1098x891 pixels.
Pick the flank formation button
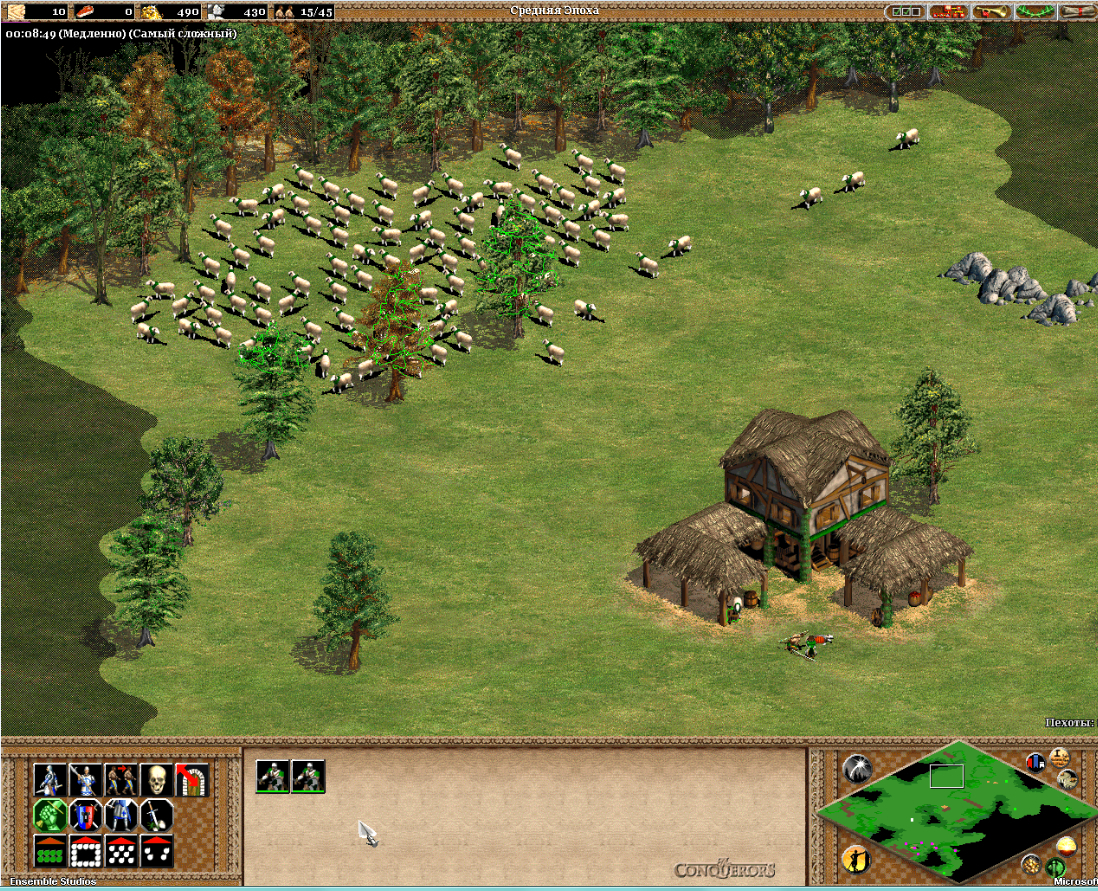[x=156, y=851]
